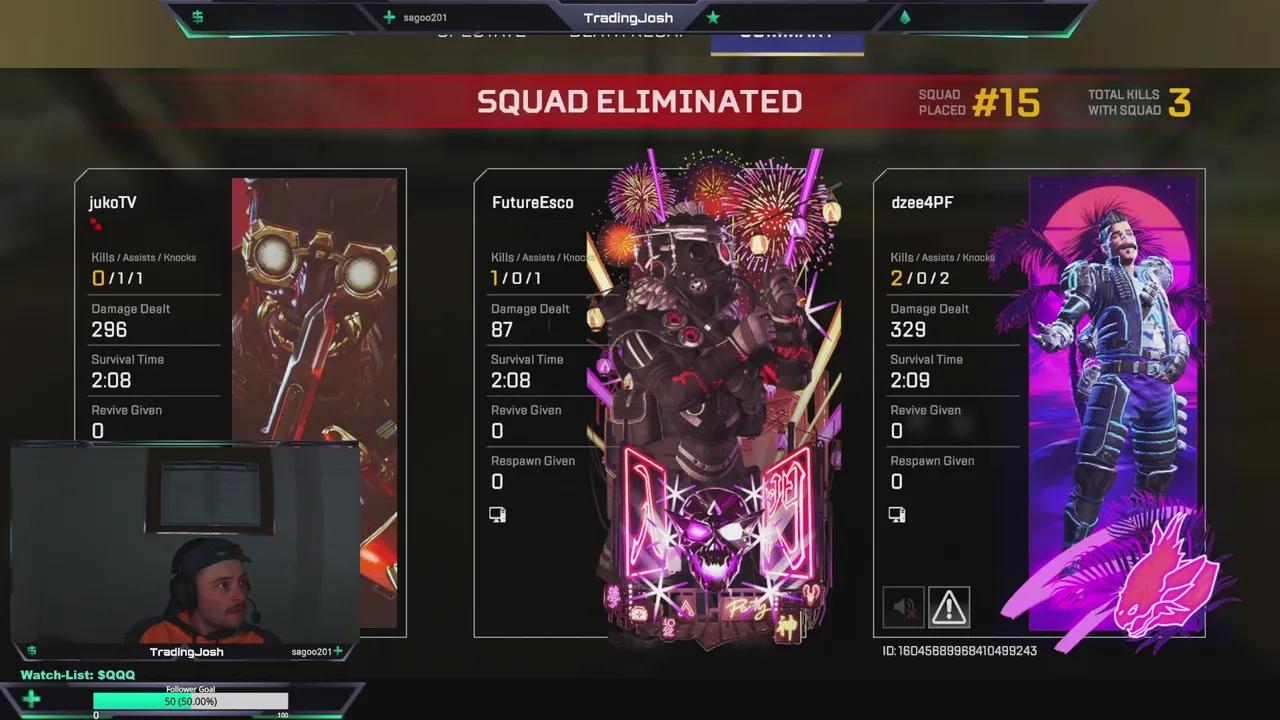Click the dollar sign icon on the top bar

coord(197,17)
